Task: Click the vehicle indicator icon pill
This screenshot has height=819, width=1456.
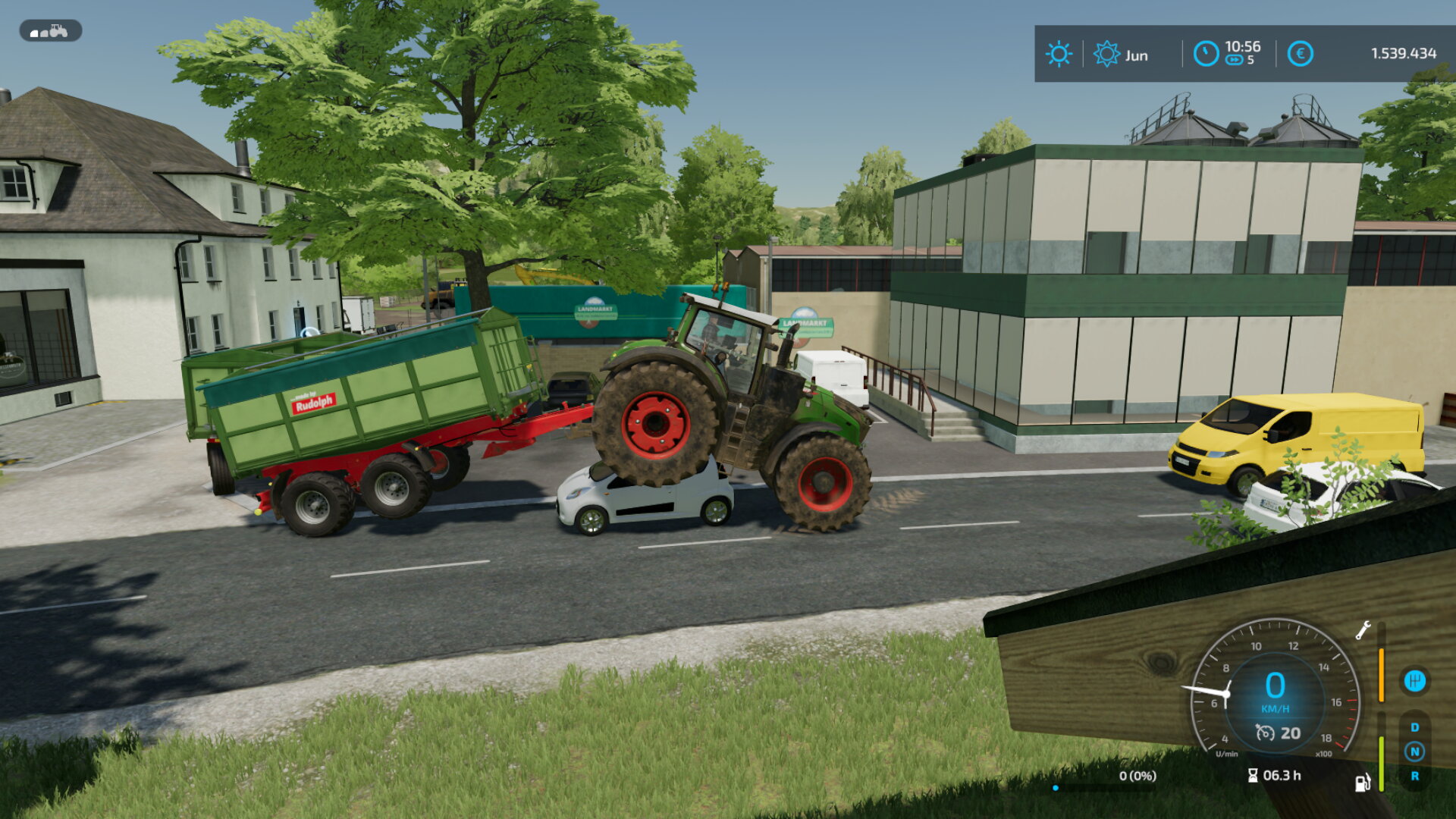Action: click(x=50, y=31)
